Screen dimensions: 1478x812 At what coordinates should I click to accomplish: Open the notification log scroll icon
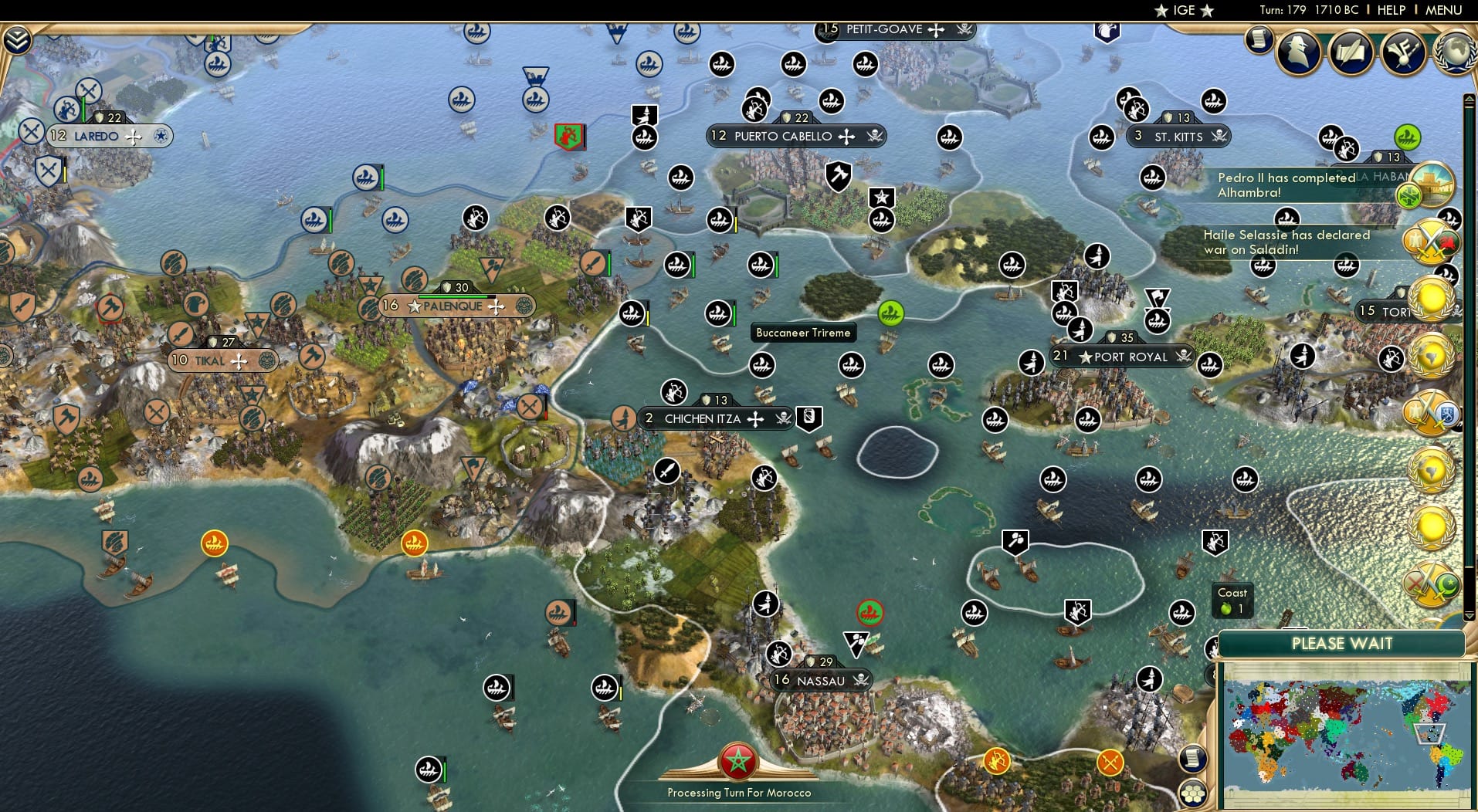point(1259,39)
